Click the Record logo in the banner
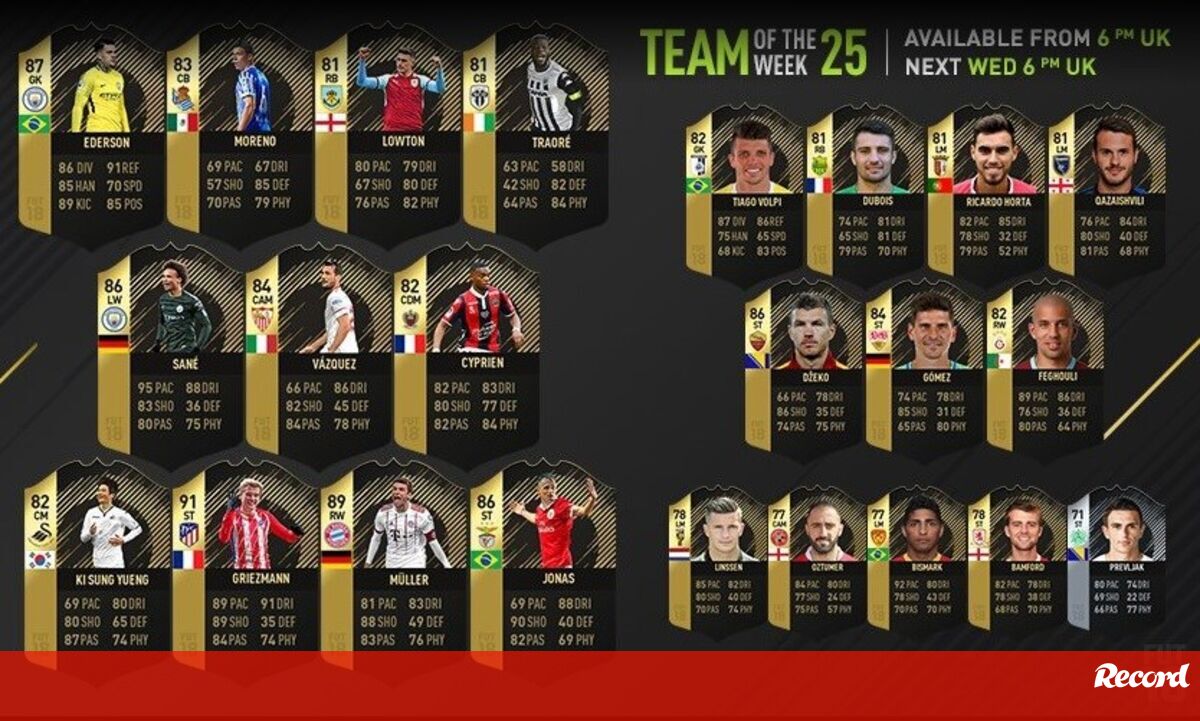The height and width of the screenshot is (721, 1200). pos(1141,676)
